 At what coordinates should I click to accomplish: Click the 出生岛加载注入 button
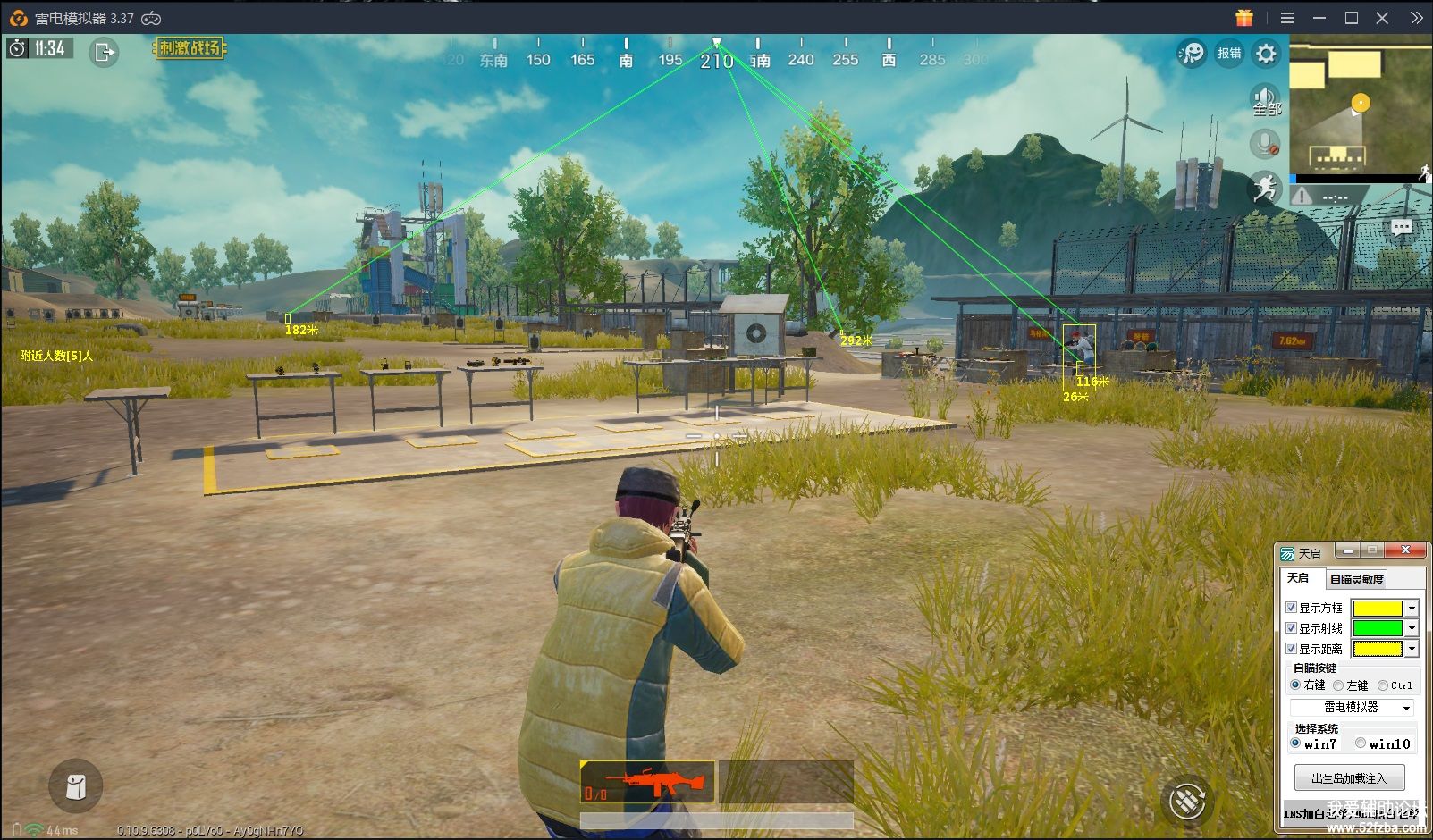pyautogui.click(x=1349, y=778)
